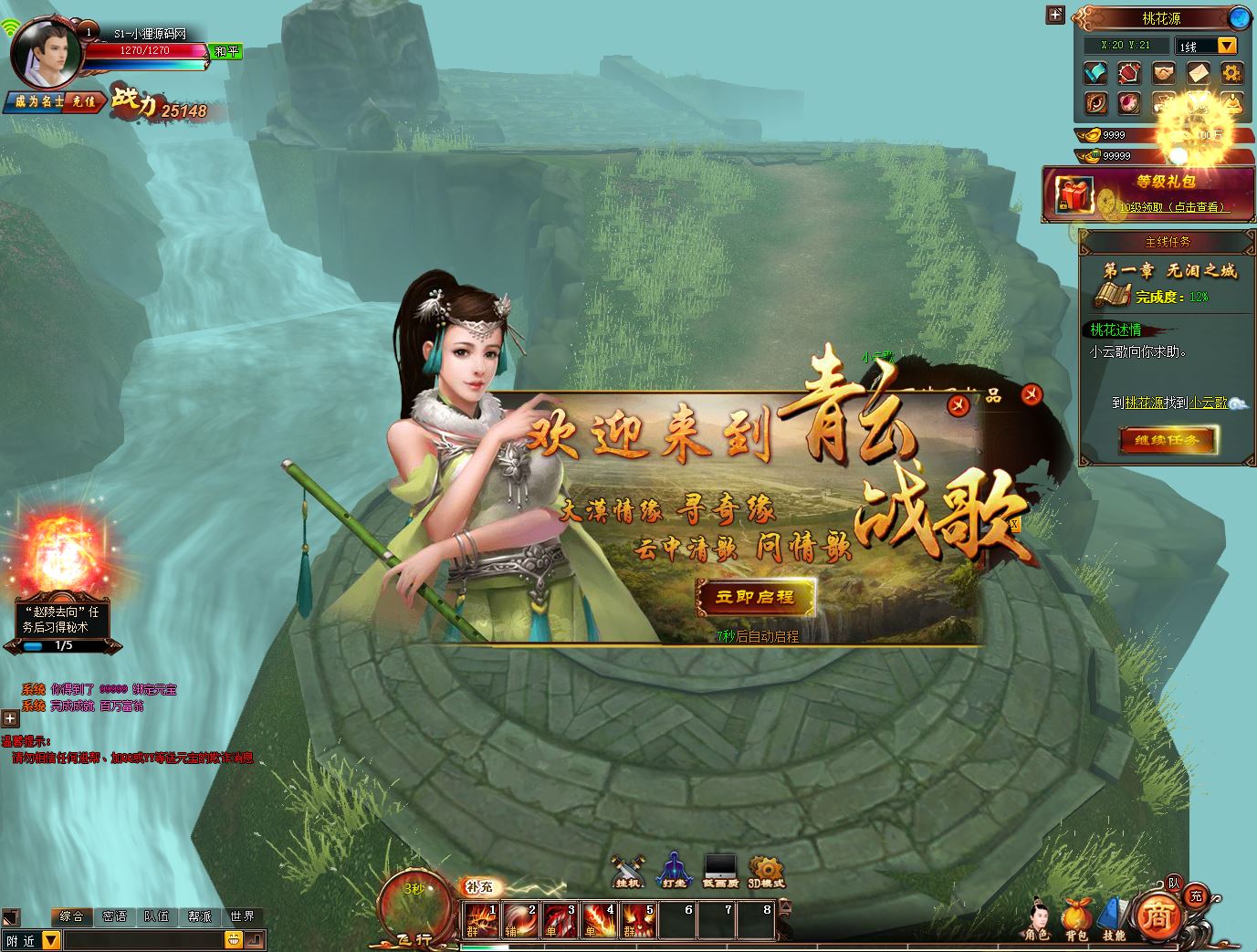1257x952 pixels.
Task: Start meditation using the 打坐 icon
Action: [x=674, y=871]
